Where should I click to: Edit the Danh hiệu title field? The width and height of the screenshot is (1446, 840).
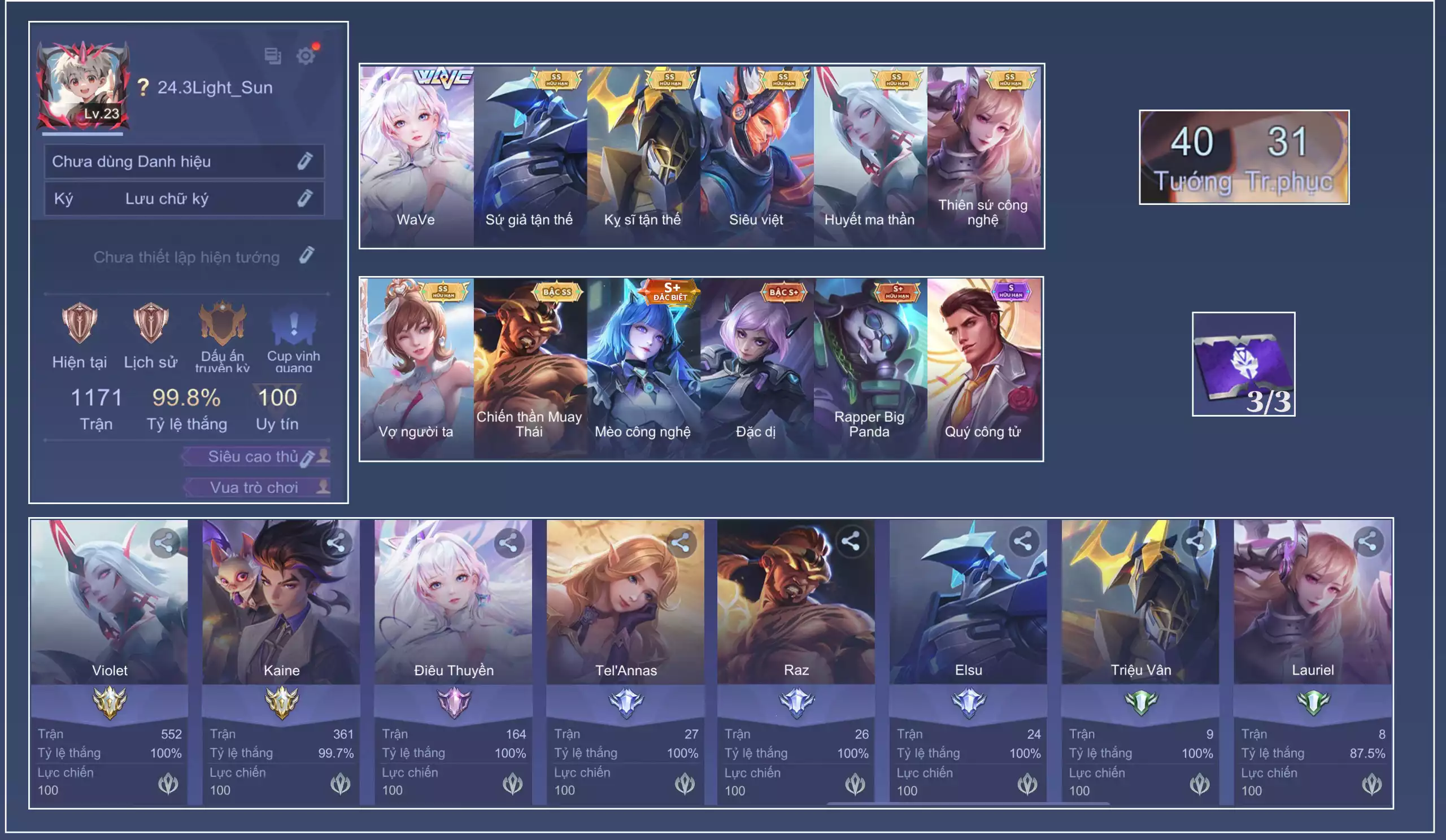coord(304,161)
